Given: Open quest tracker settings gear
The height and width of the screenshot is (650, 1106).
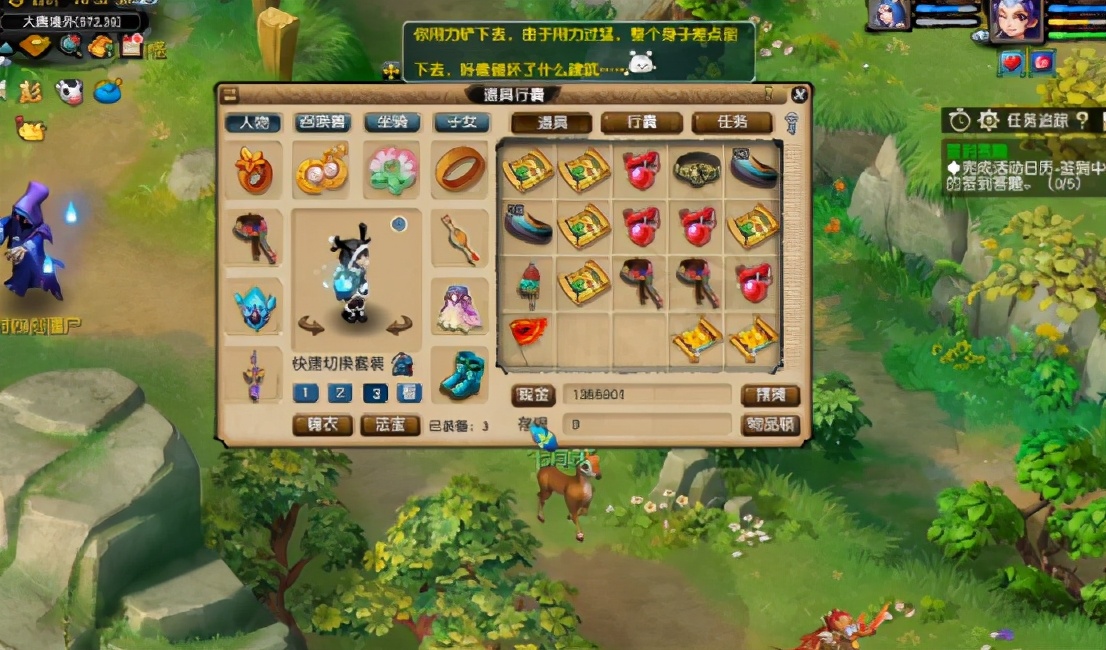Looking at the screenshot, I should click(988, 121).
